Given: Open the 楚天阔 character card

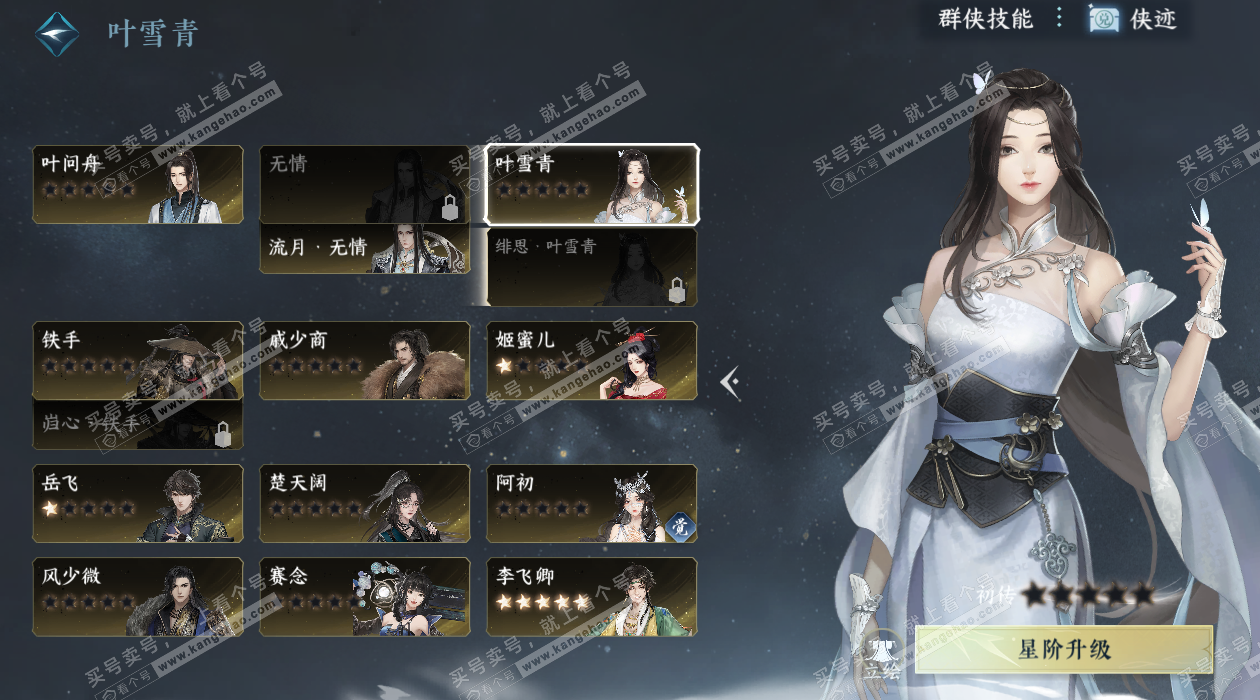Looking at the screenshot, I should point(364,503).
